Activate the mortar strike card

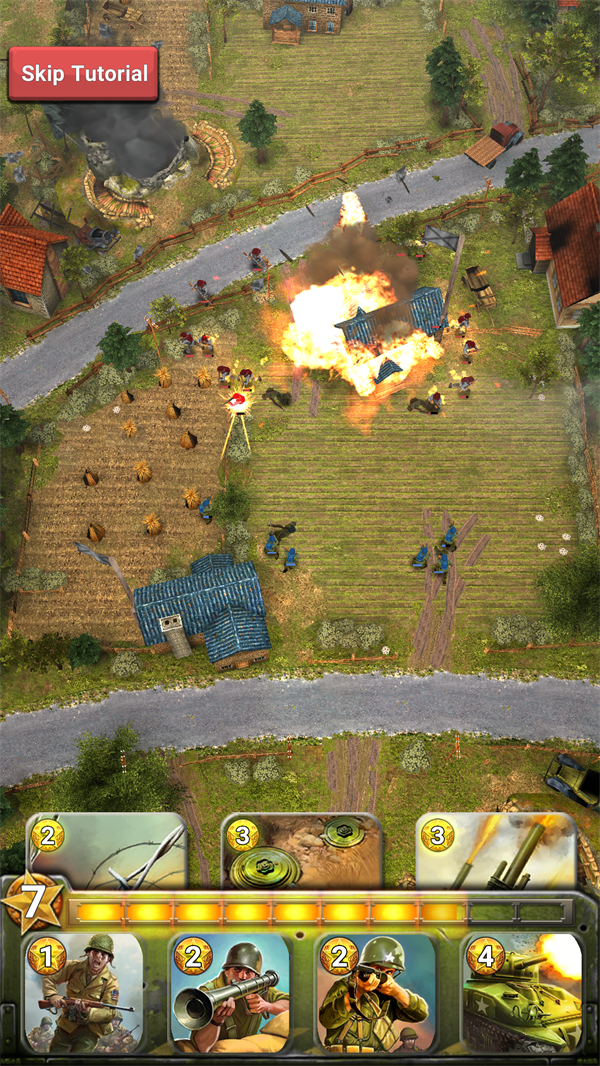point(497,851)
